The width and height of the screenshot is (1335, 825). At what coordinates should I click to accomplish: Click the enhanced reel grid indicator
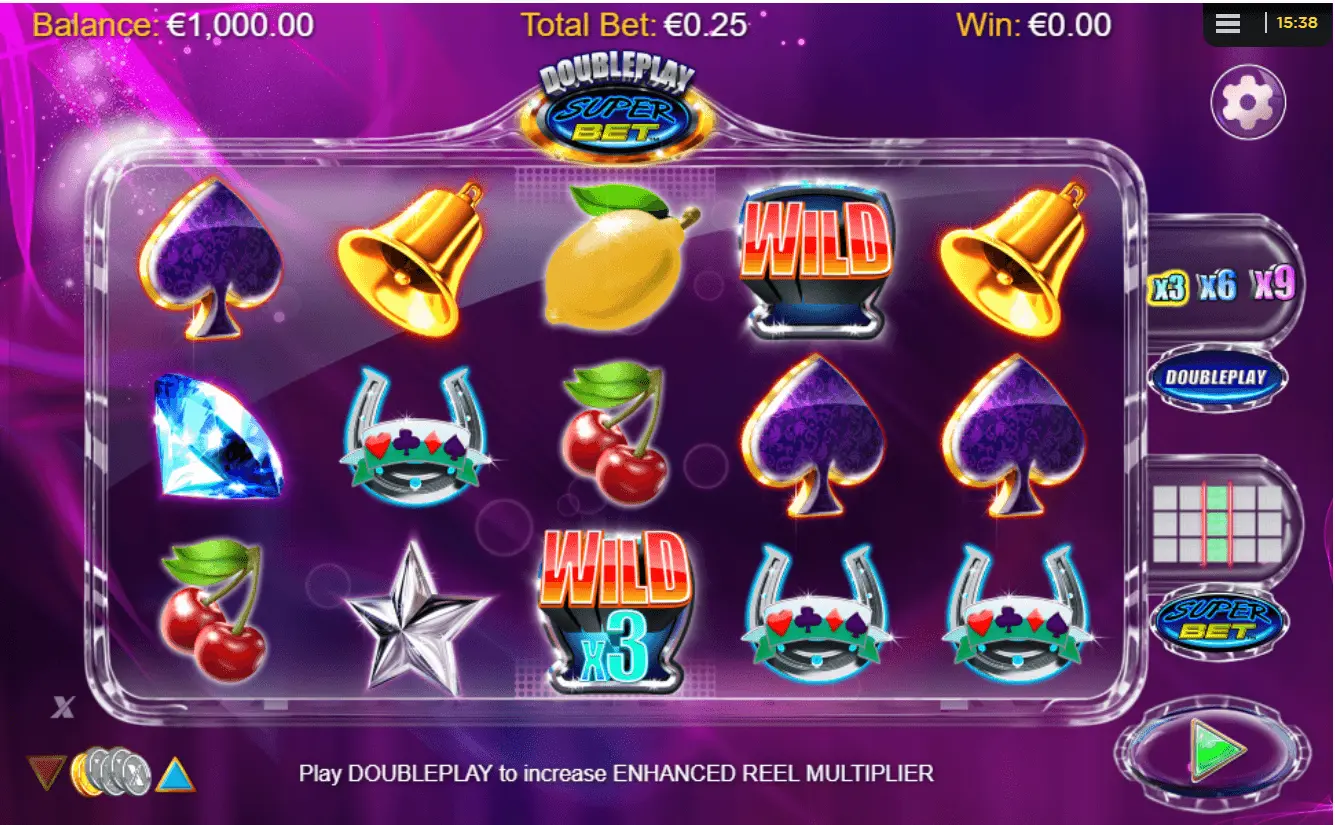click(x=1218, y=524)
